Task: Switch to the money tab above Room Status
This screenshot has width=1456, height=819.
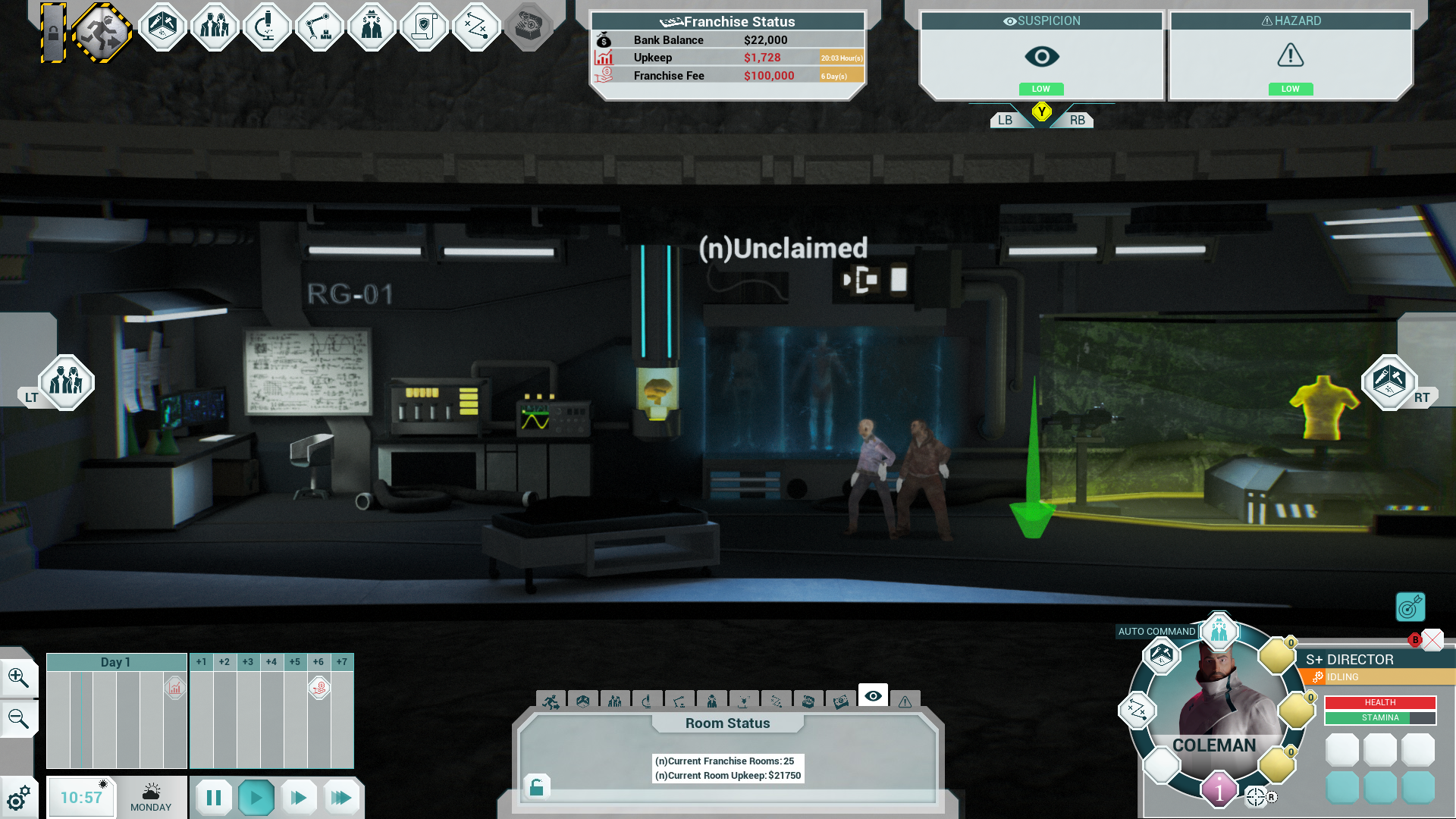Action: click(x=842, y=701)
